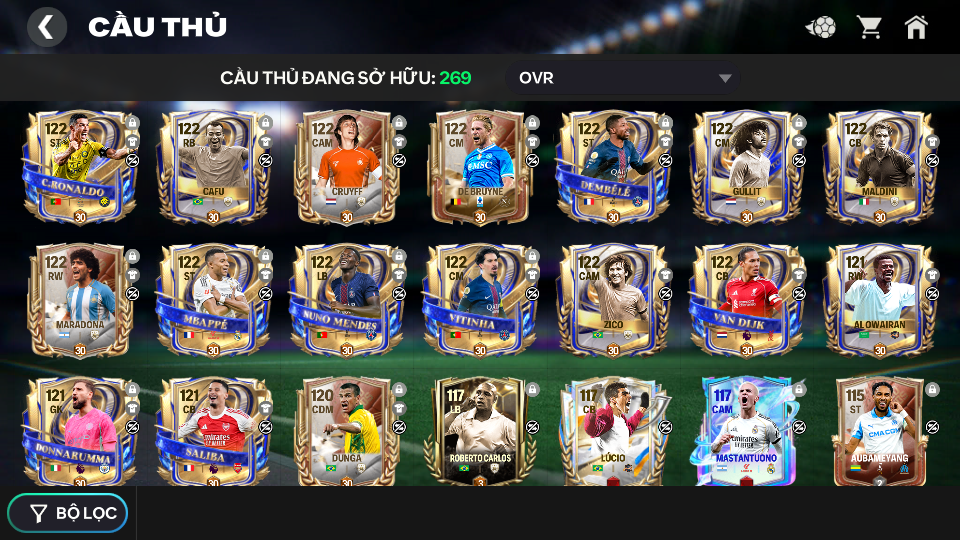Choose the Roberto Carlos player card

[x=479, y=432]
